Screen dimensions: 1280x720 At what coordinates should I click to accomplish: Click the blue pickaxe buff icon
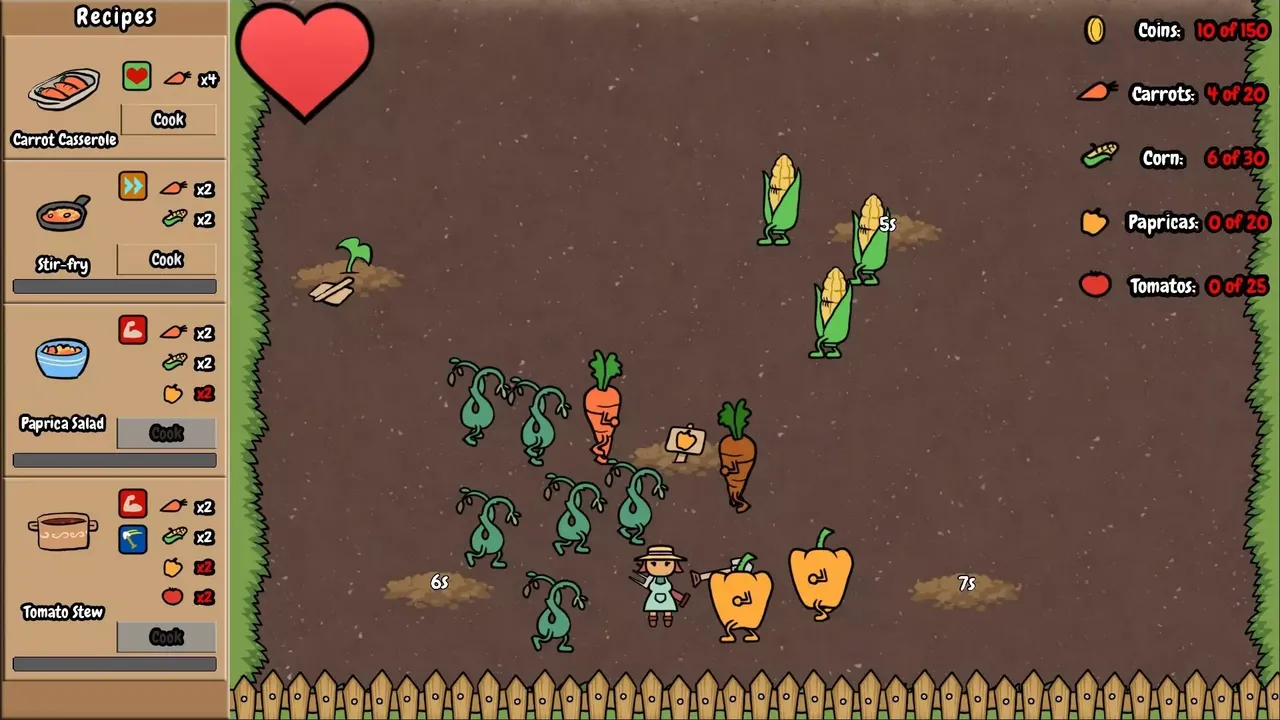(x=133, y=539)
